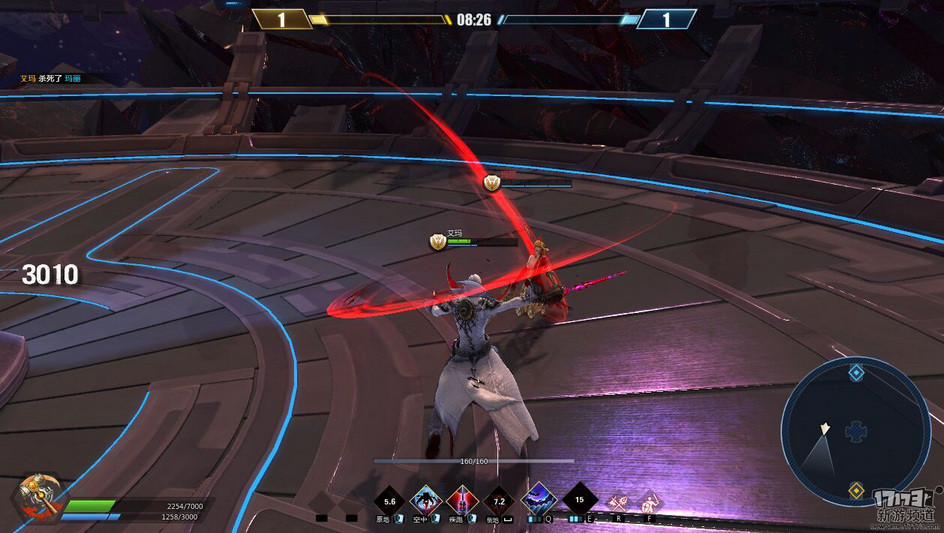This screenshot has height=533, width=944.
Task: Click the hammer weapon portrait icon
Action: pyautogui.click(x=36, y=497)
